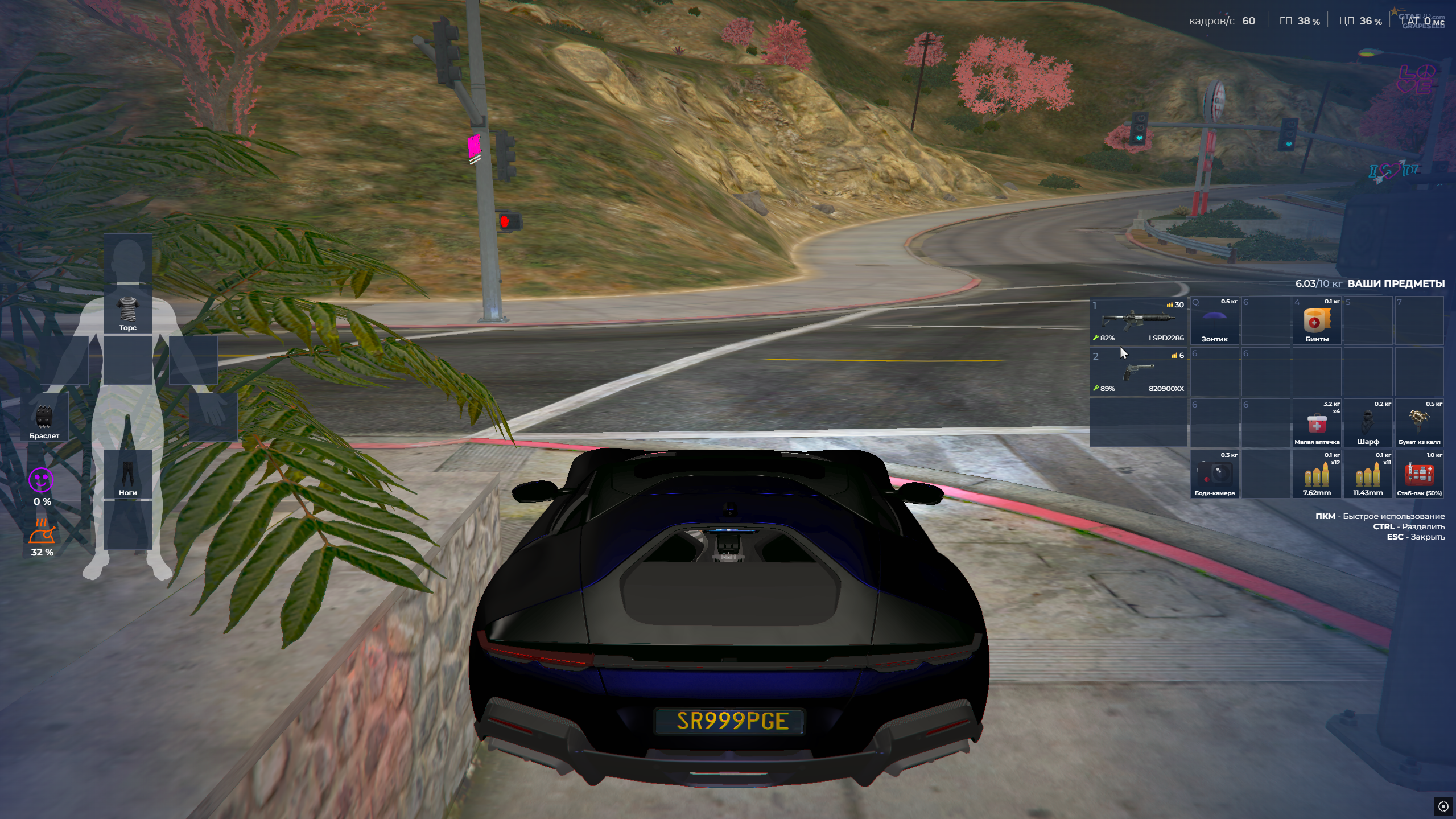Select the Букет из калл bouquet

(1419, 423)
